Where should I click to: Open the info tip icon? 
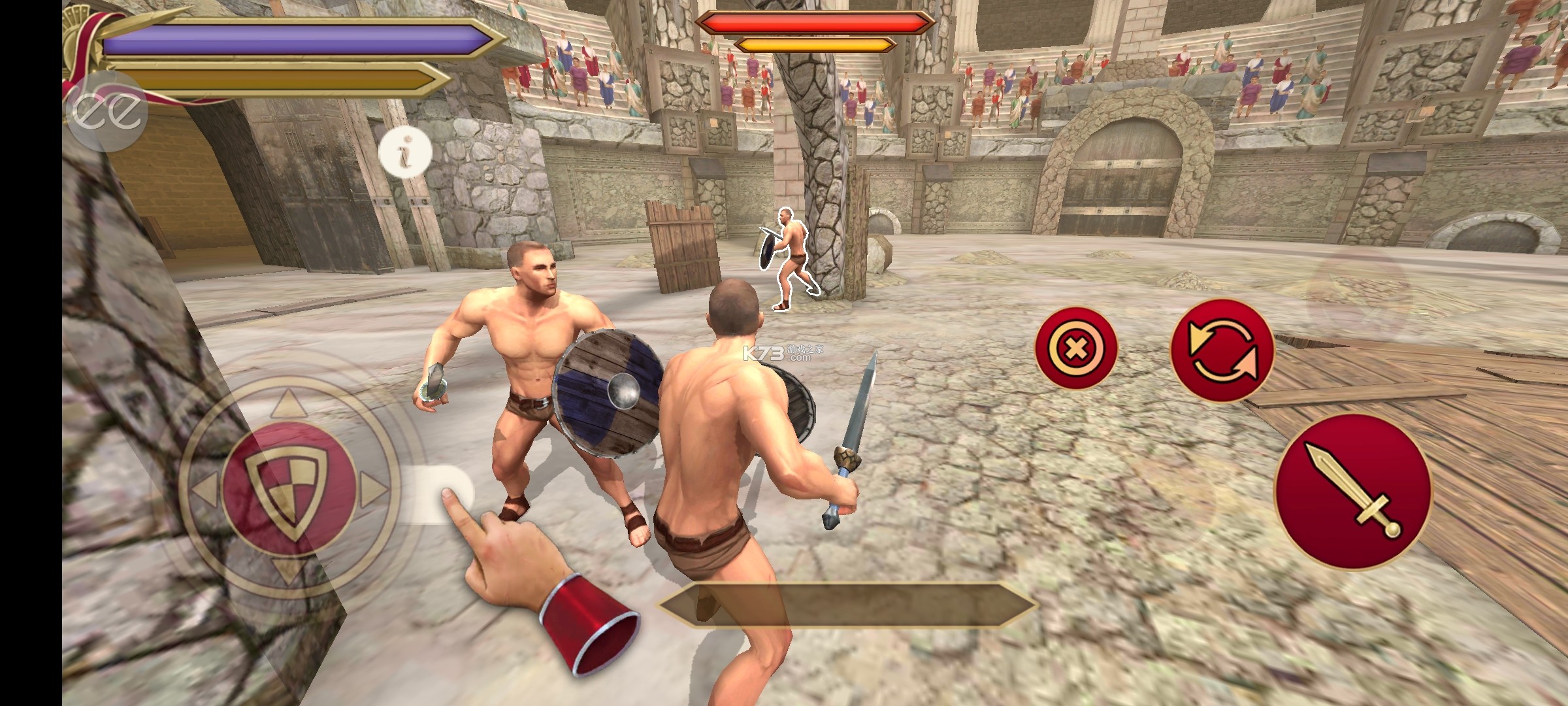pos(405,153)
